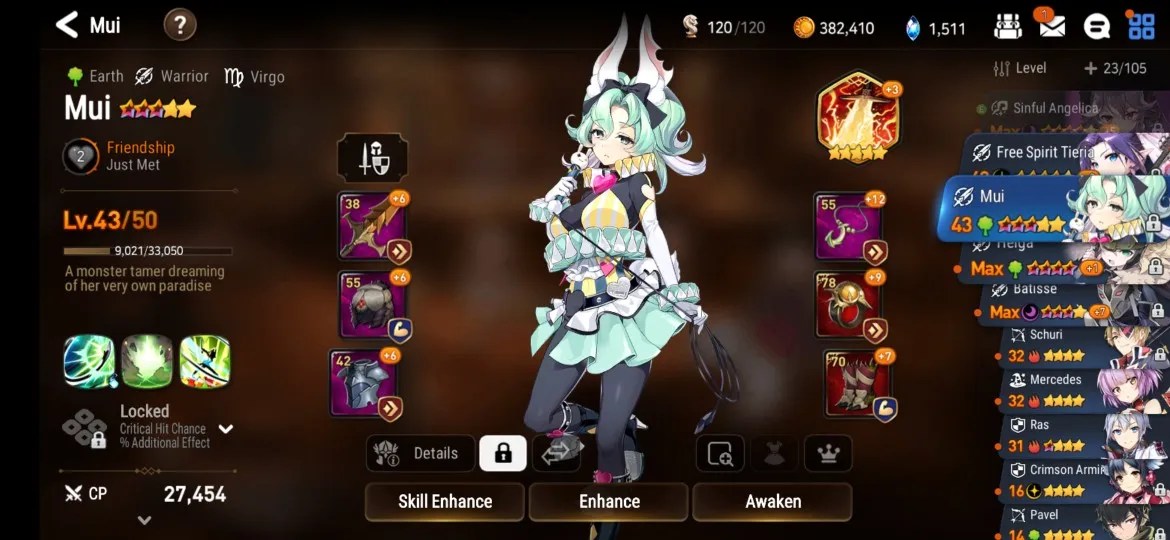Open the Level sort filter
This screenshot has width=1170, height=540.
[x=1020, y=68]
